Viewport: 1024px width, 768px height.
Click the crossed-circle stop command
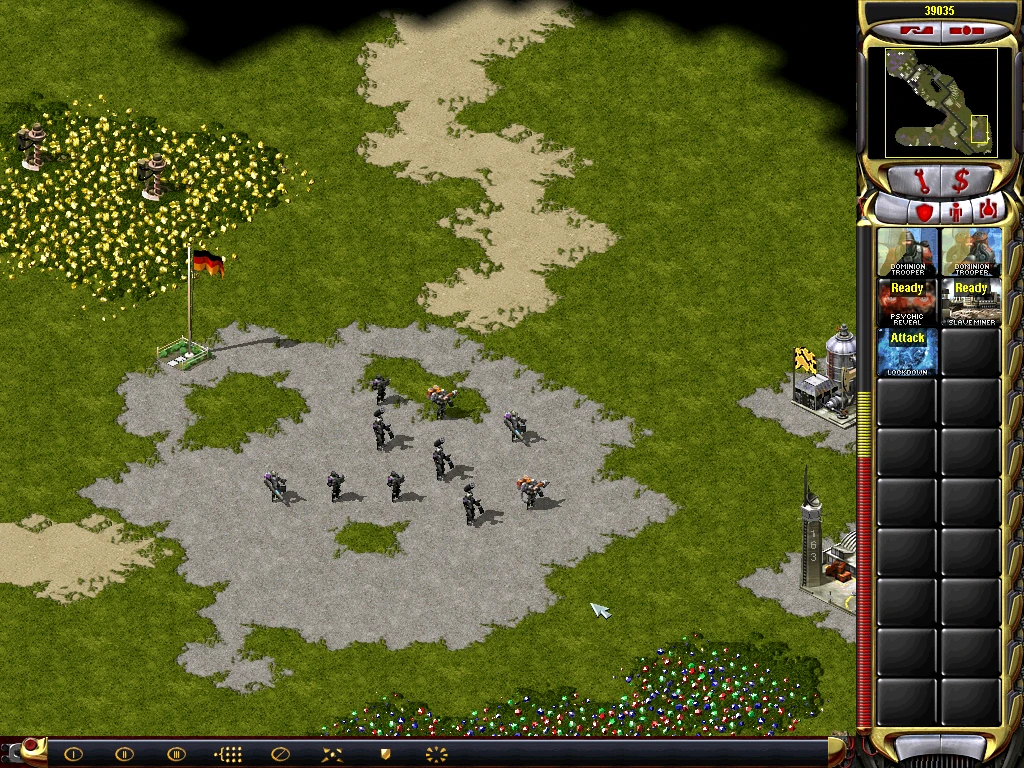[280, 754]
